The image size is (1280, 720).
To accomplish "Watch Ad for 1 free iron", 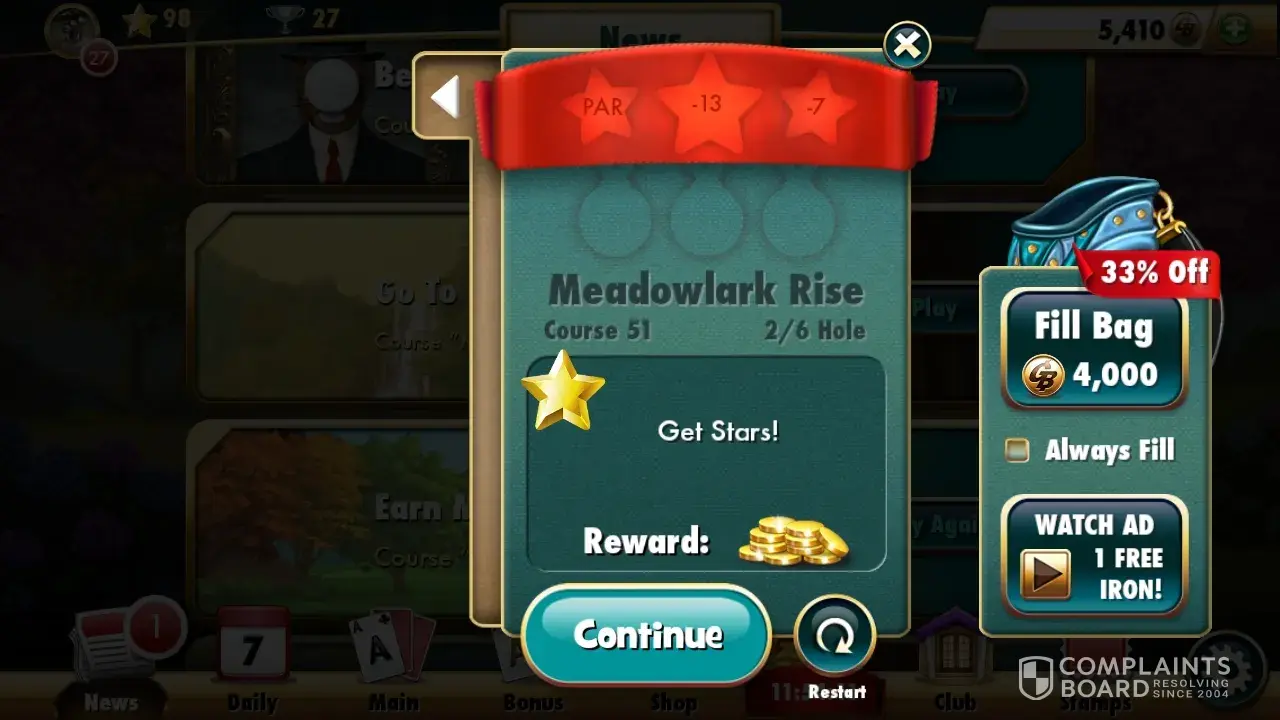I will [x=1094, y=555].
